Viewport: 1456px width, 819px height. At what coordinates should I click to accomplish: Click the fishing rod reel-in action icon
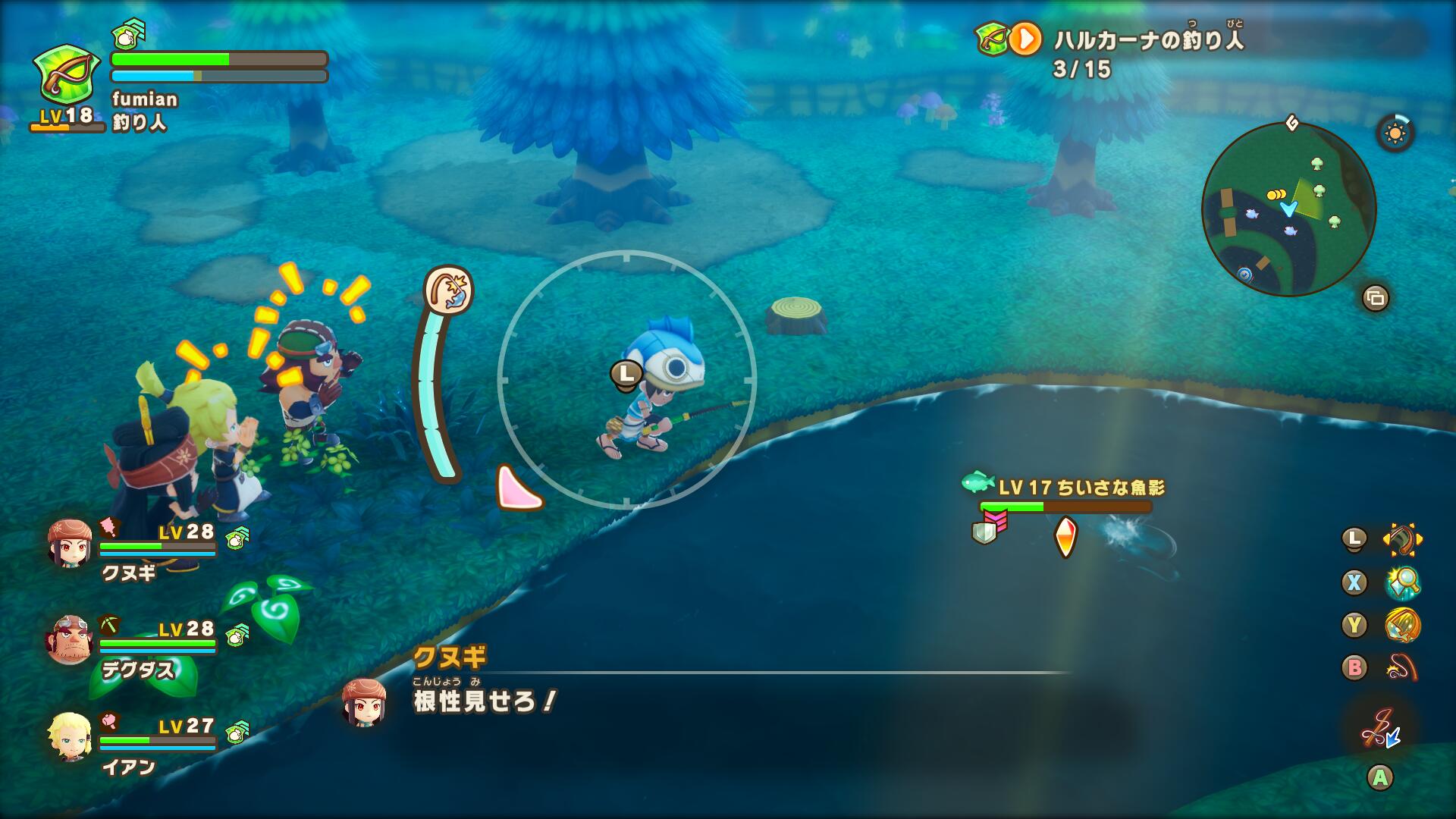[x=1380, y=729]
